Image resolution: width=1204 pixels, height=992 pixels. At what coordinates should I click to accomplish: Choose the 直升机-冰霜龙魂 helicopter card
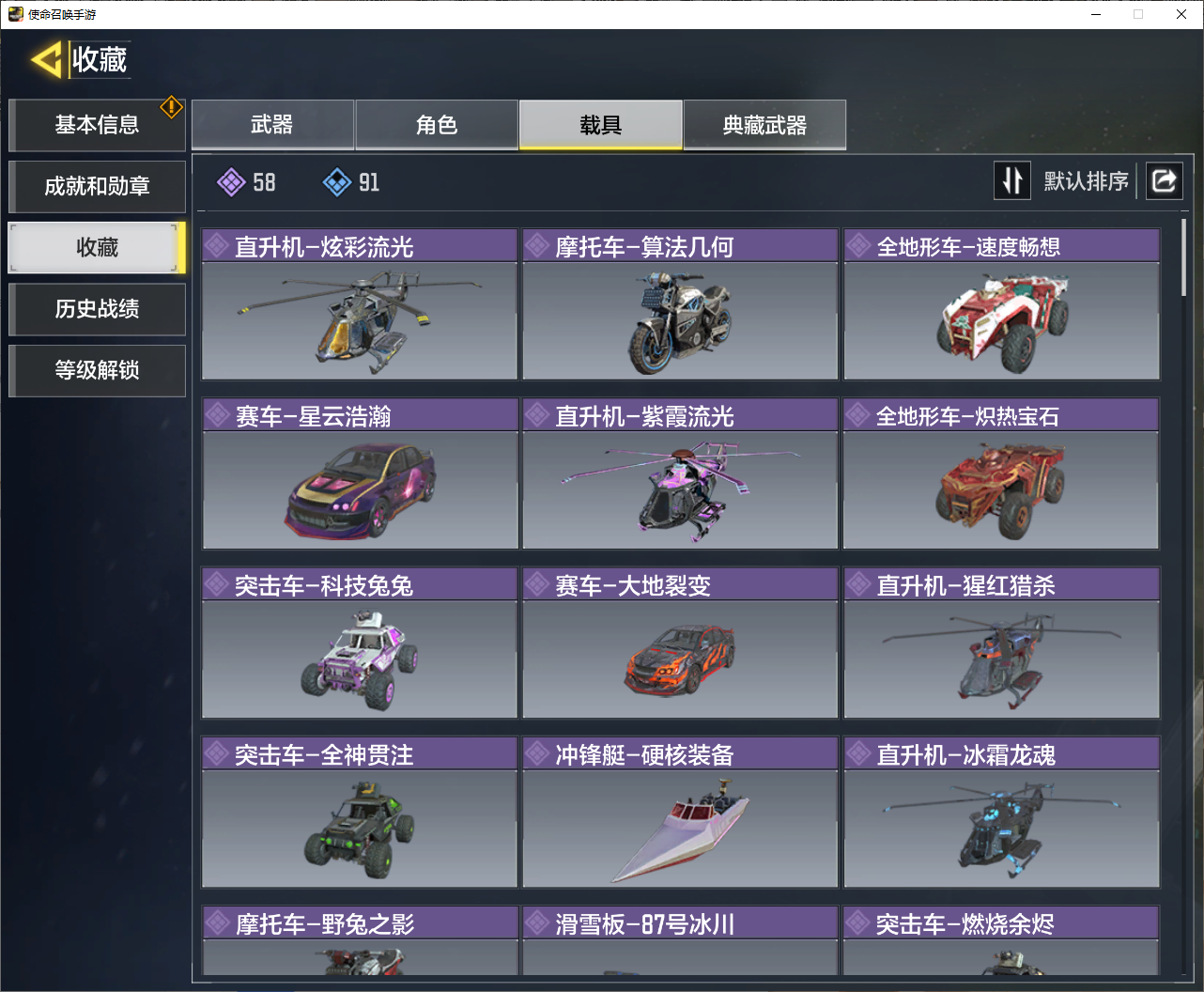[1001, 812]
